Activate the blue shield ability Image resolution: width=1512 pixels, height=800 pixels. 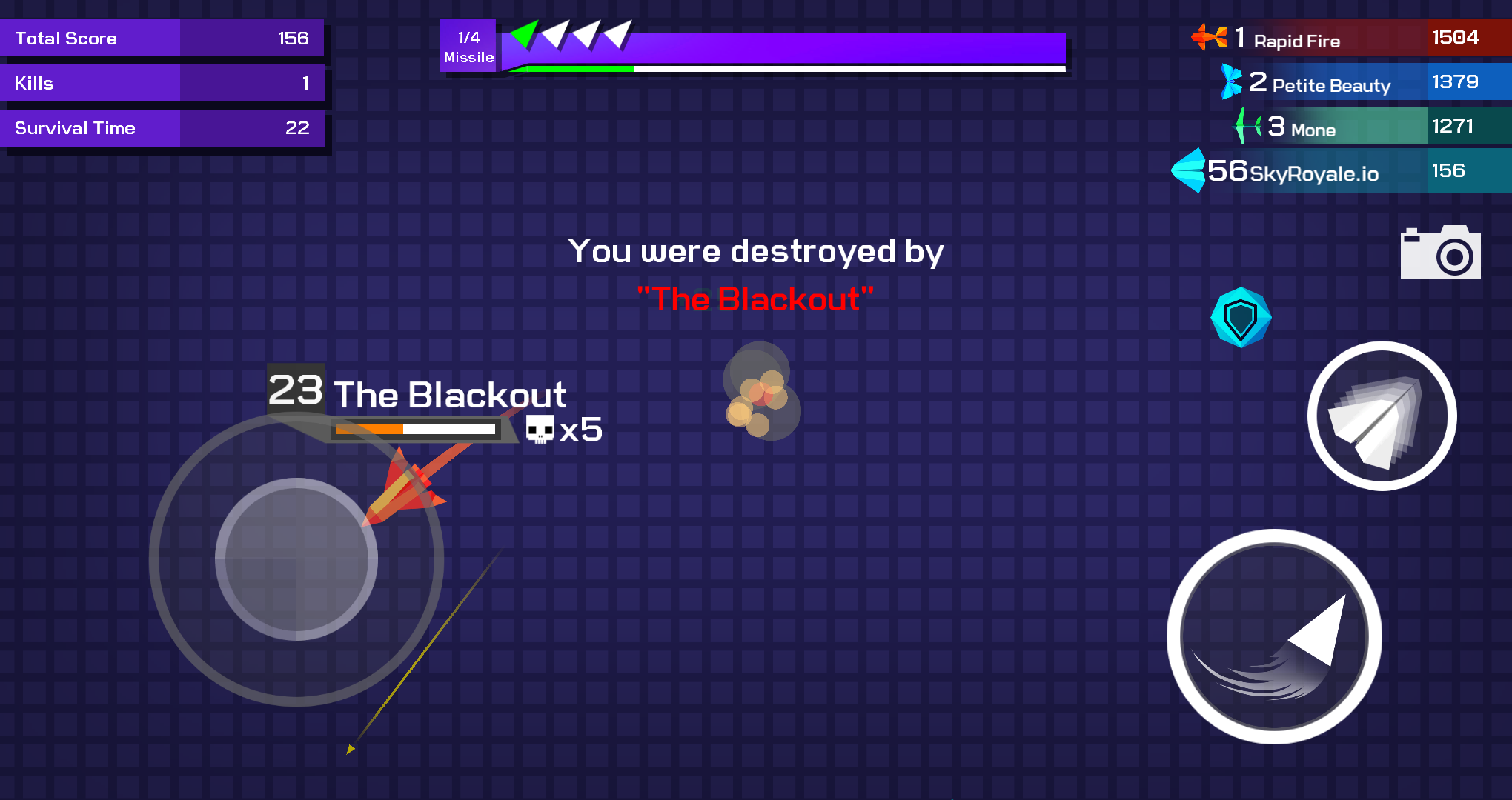1241,318
